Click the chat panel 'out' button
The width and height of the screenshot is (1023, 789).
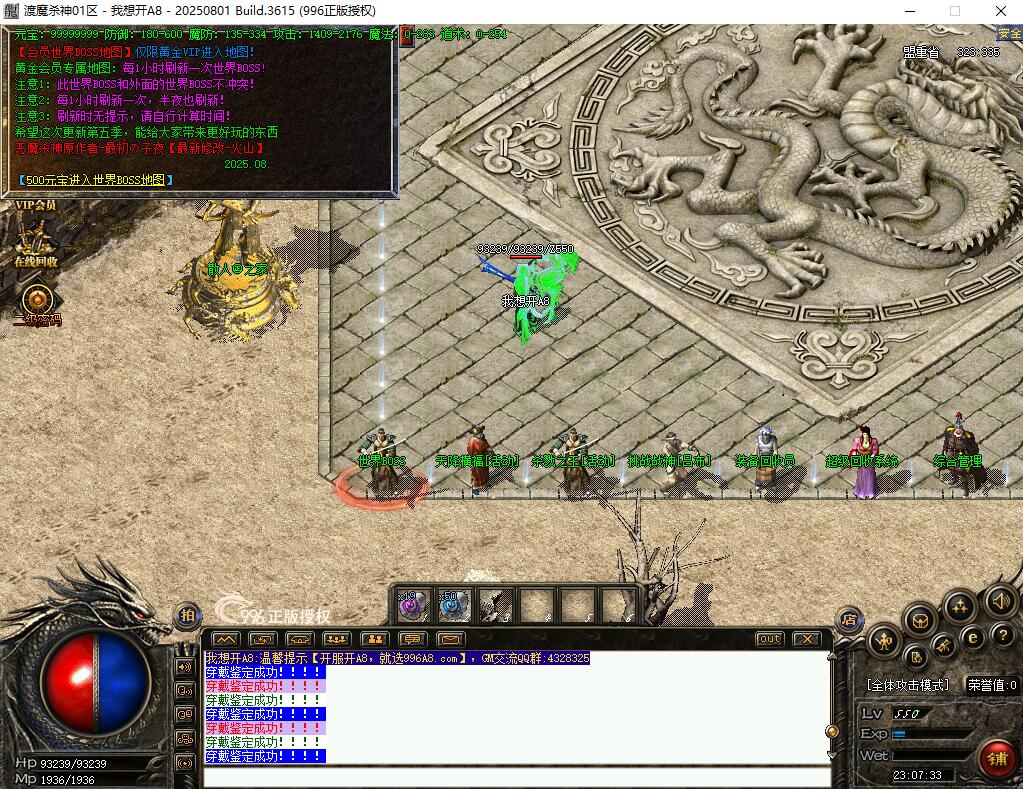click(769, 638)
